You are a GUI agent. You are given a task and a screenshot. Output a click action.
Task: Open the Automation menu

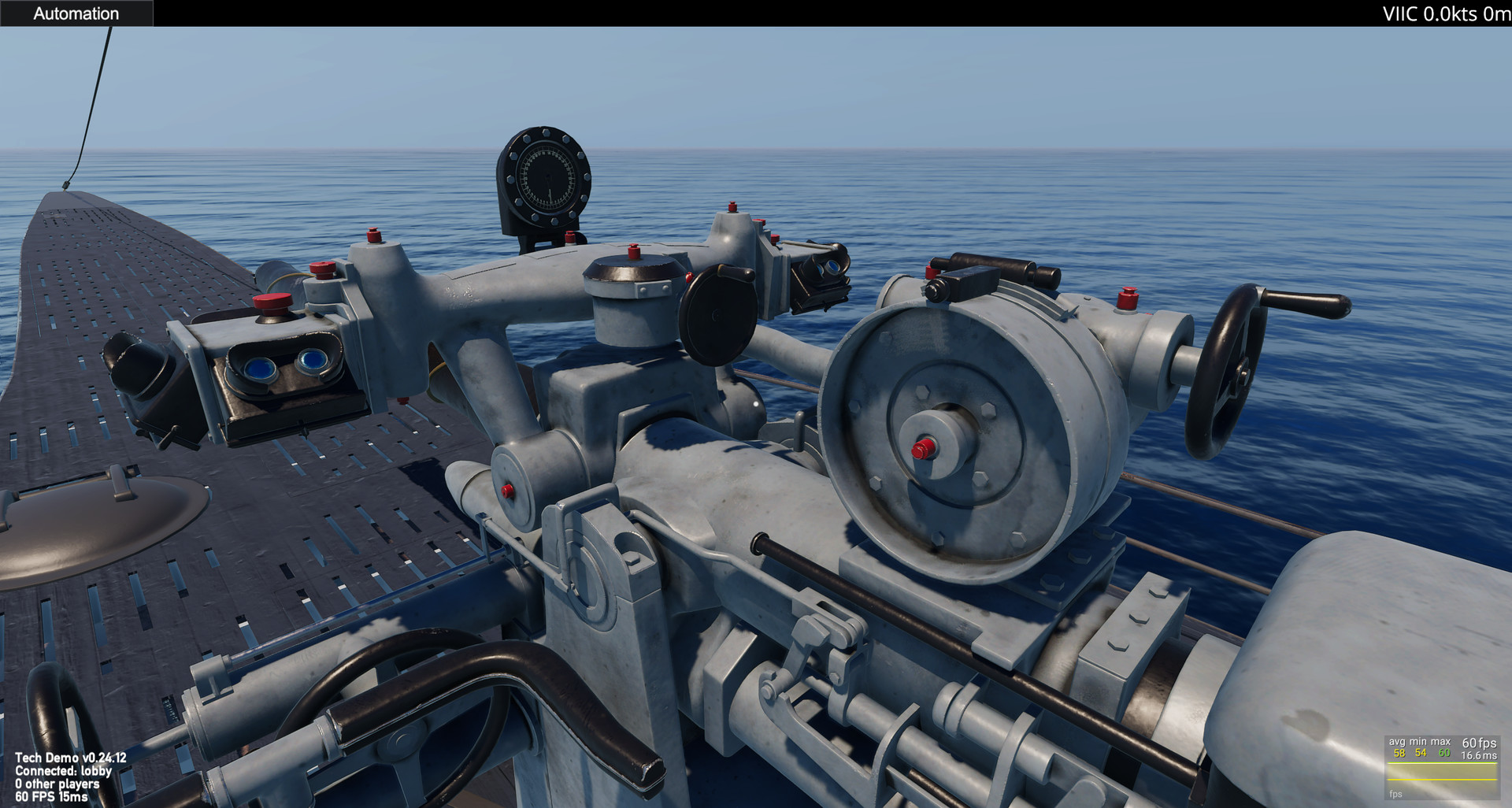point(76,13)
